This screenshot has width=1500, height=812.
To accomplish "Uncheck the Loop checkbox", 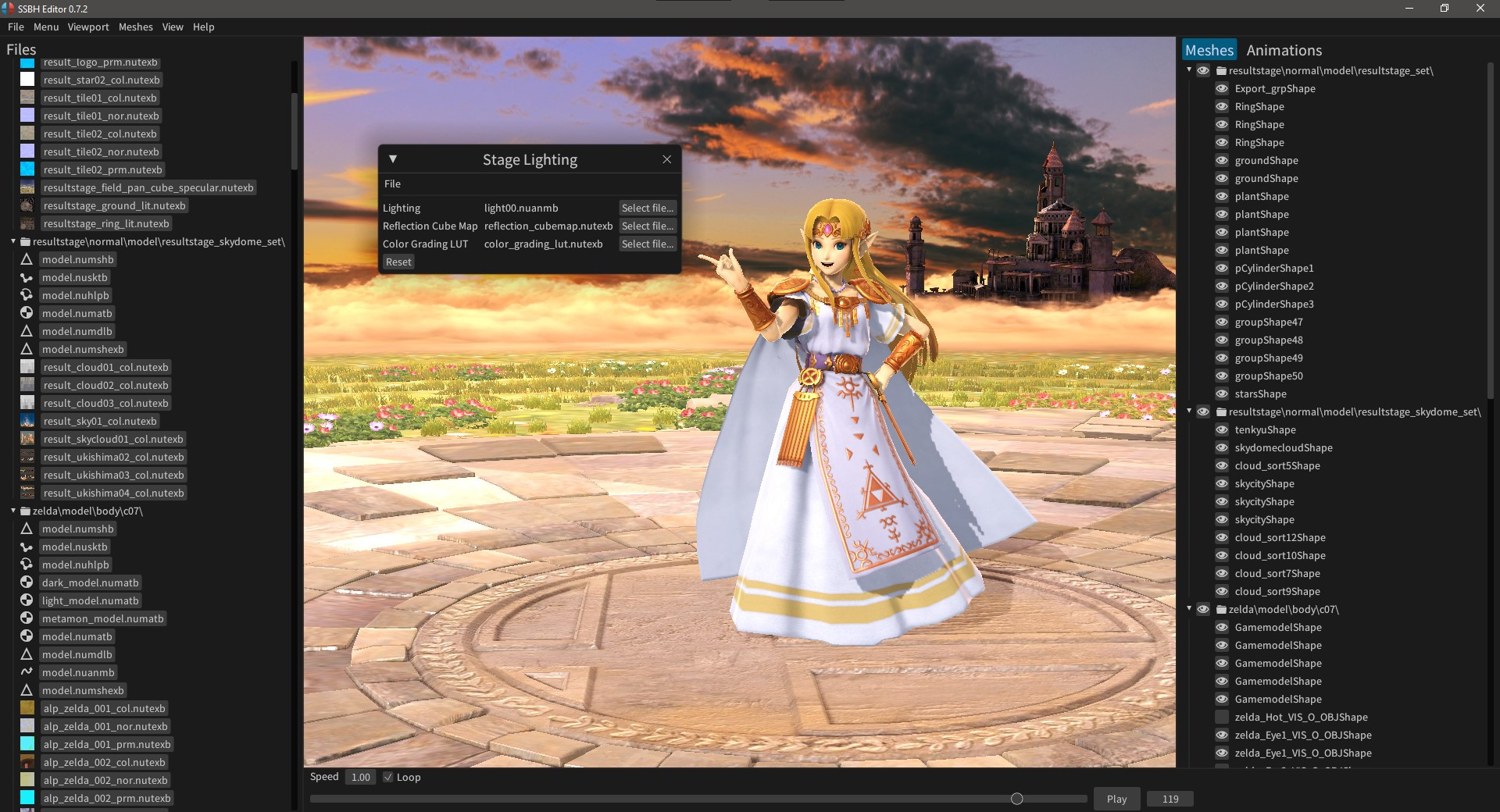I will tap(388, 777).
